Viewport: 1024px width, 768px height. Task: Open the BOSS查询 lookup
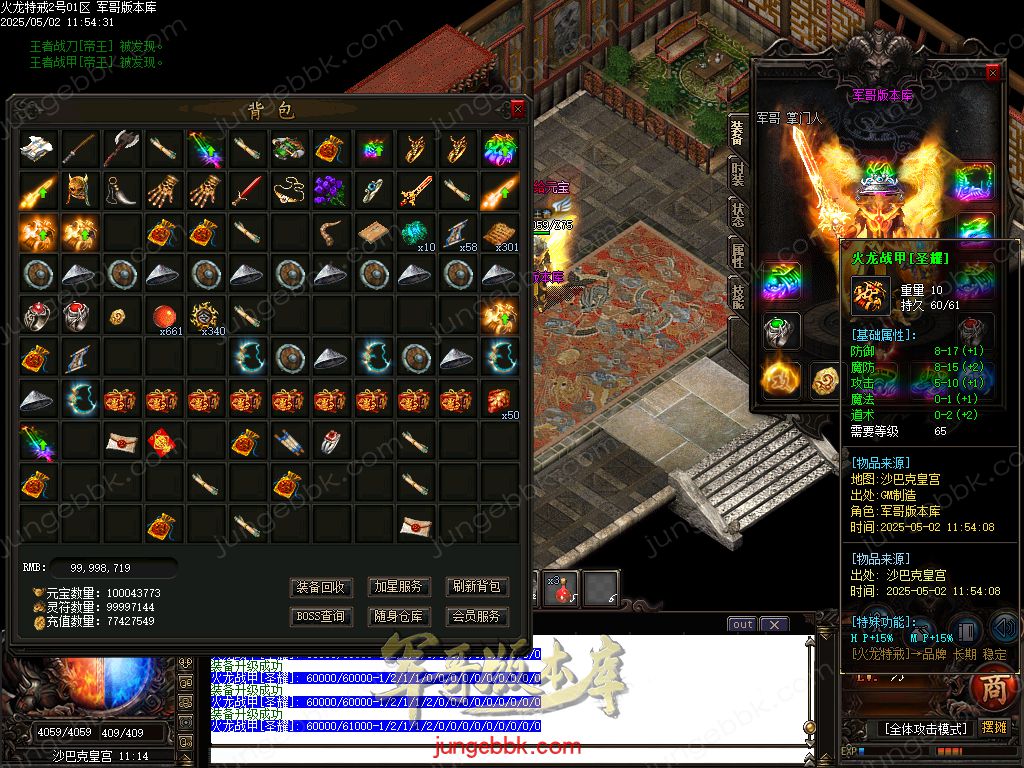click(x=321, y=617)
